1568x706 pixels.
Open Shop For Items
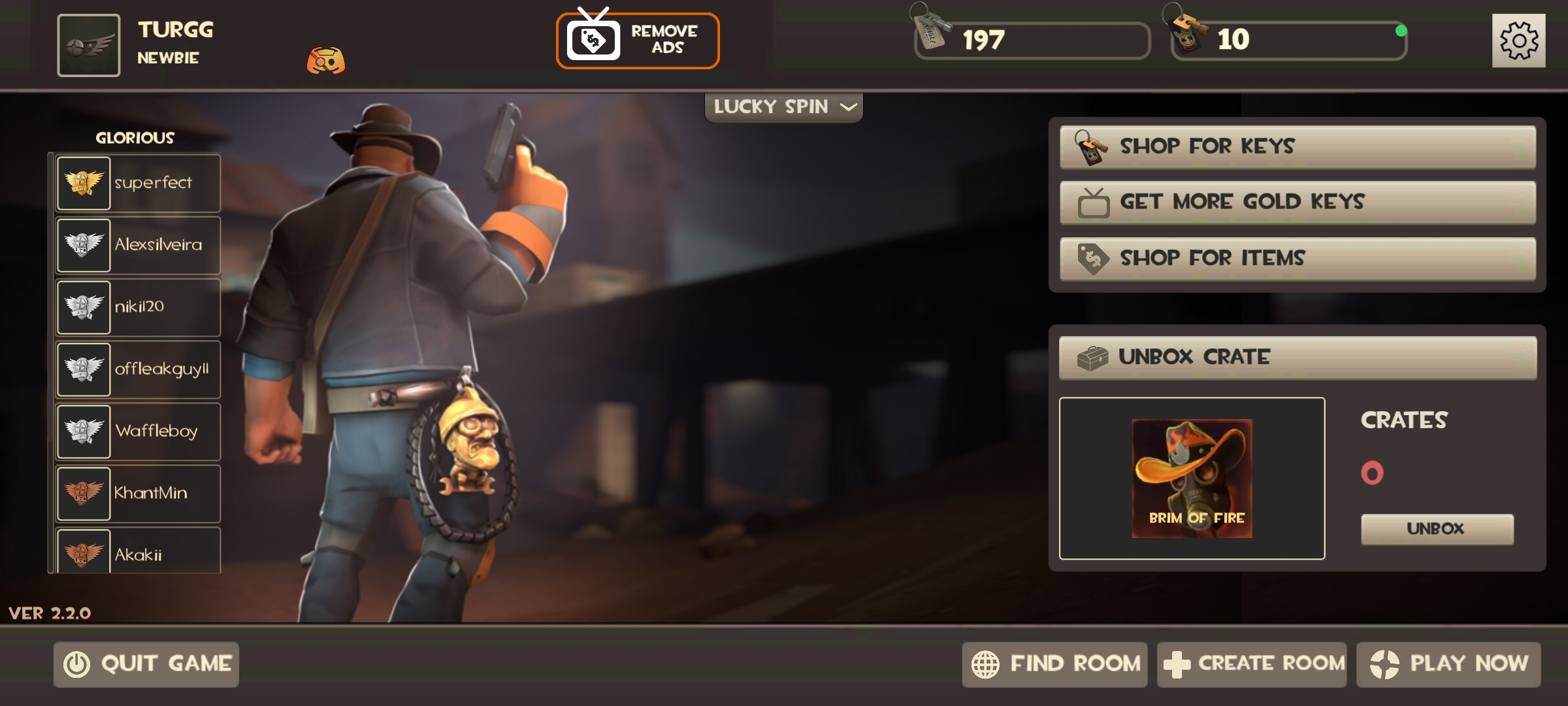1298,259
